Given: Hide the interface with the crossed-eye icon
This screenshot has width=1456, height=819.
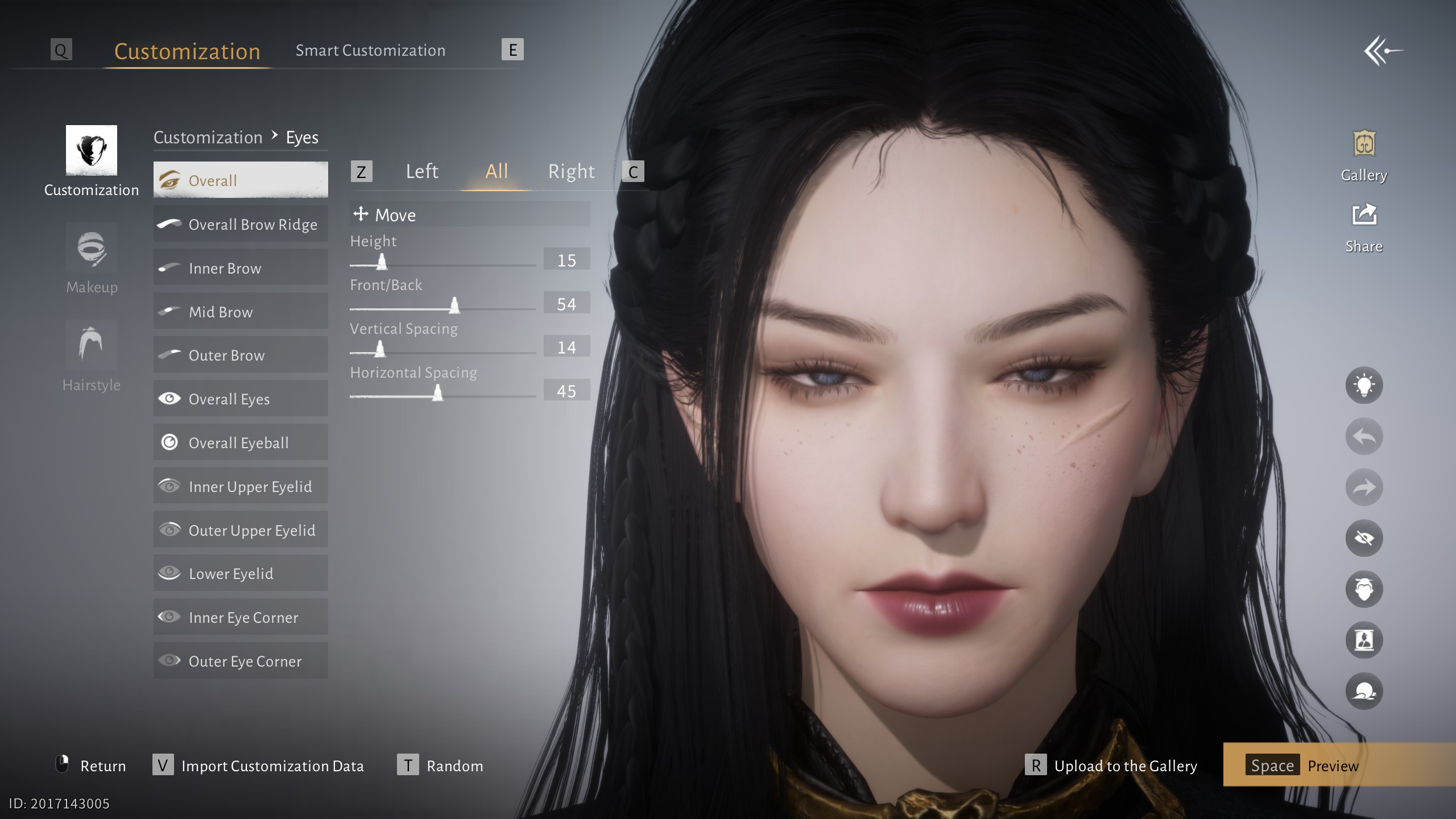Looking at the screenshot, I should coord(1364,538).
